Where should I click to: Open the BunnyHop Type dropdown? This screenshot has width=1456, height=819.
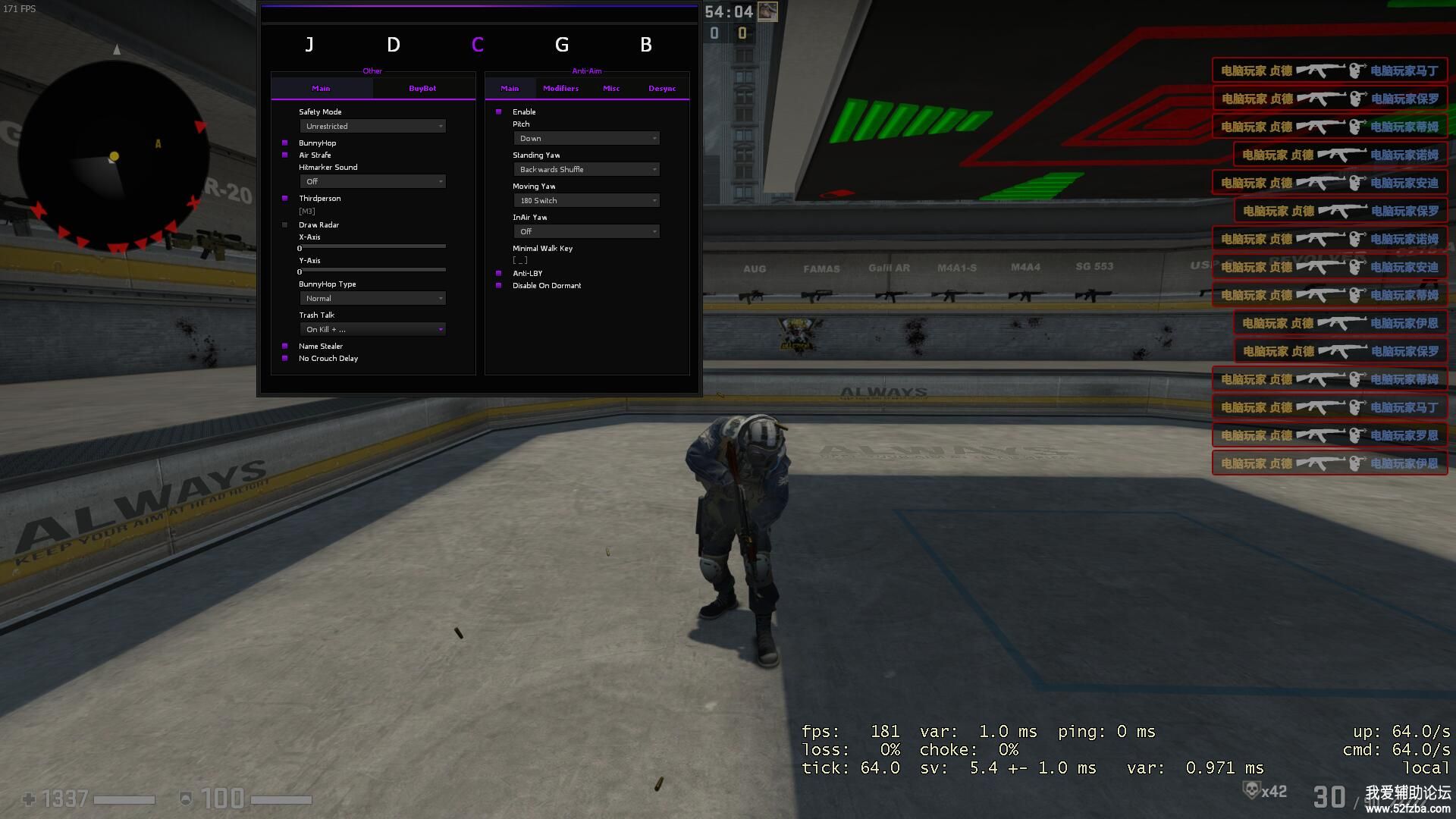click(372, 299)
